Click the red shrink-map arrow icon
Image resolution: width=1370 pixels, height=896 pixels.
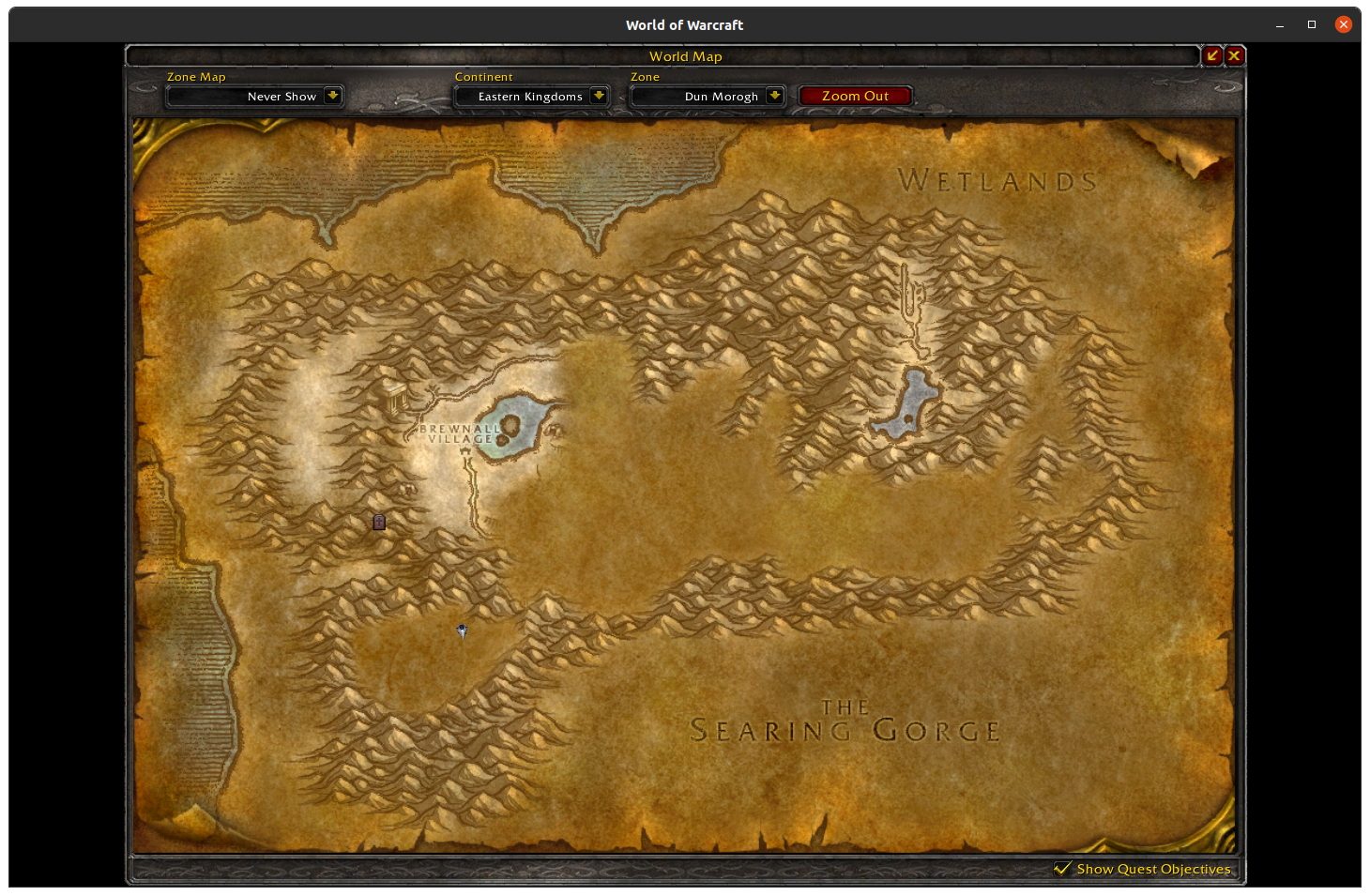(x=1212, y=55)
